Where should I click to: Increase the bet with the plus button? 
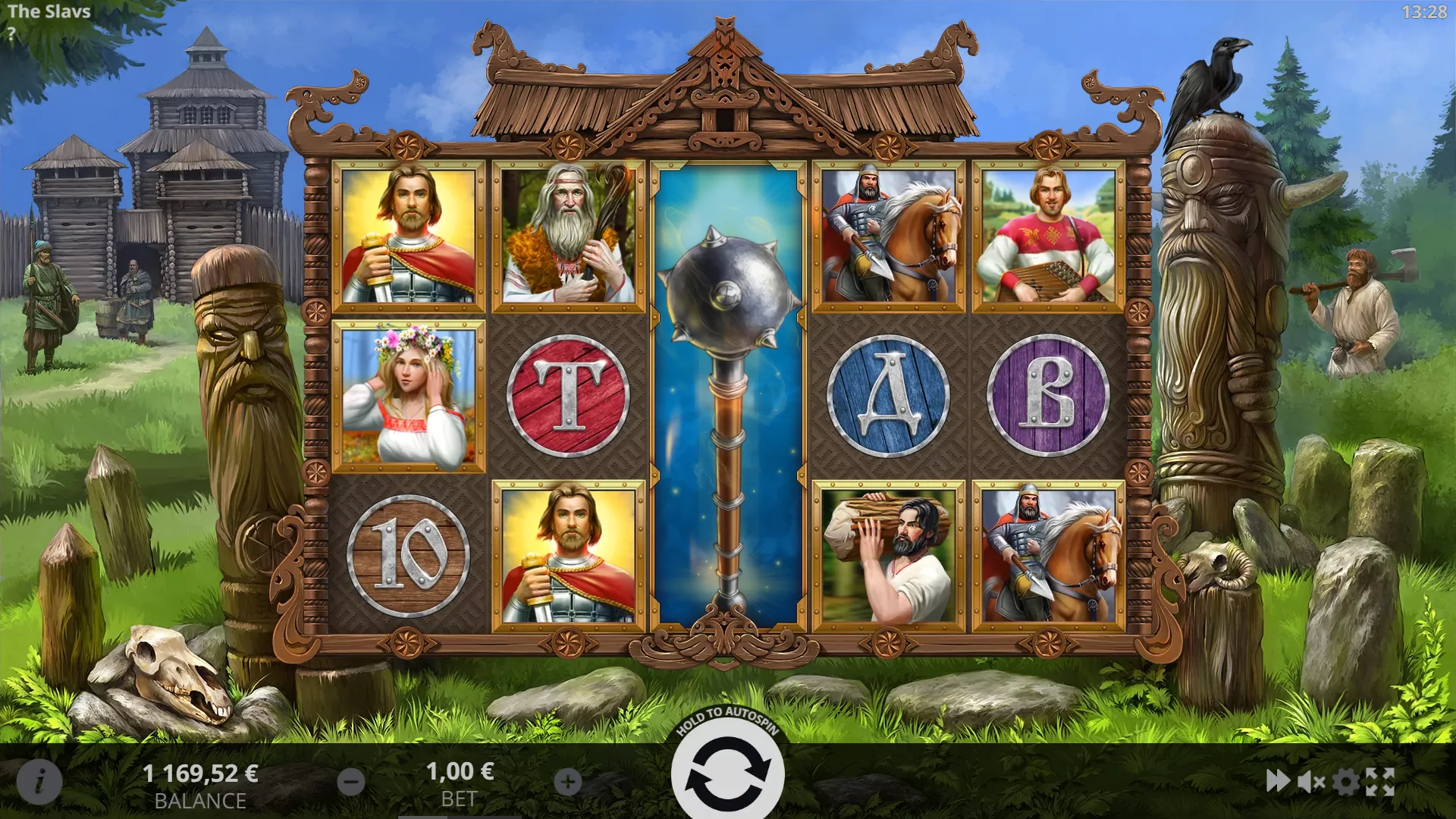coord(568,782)
